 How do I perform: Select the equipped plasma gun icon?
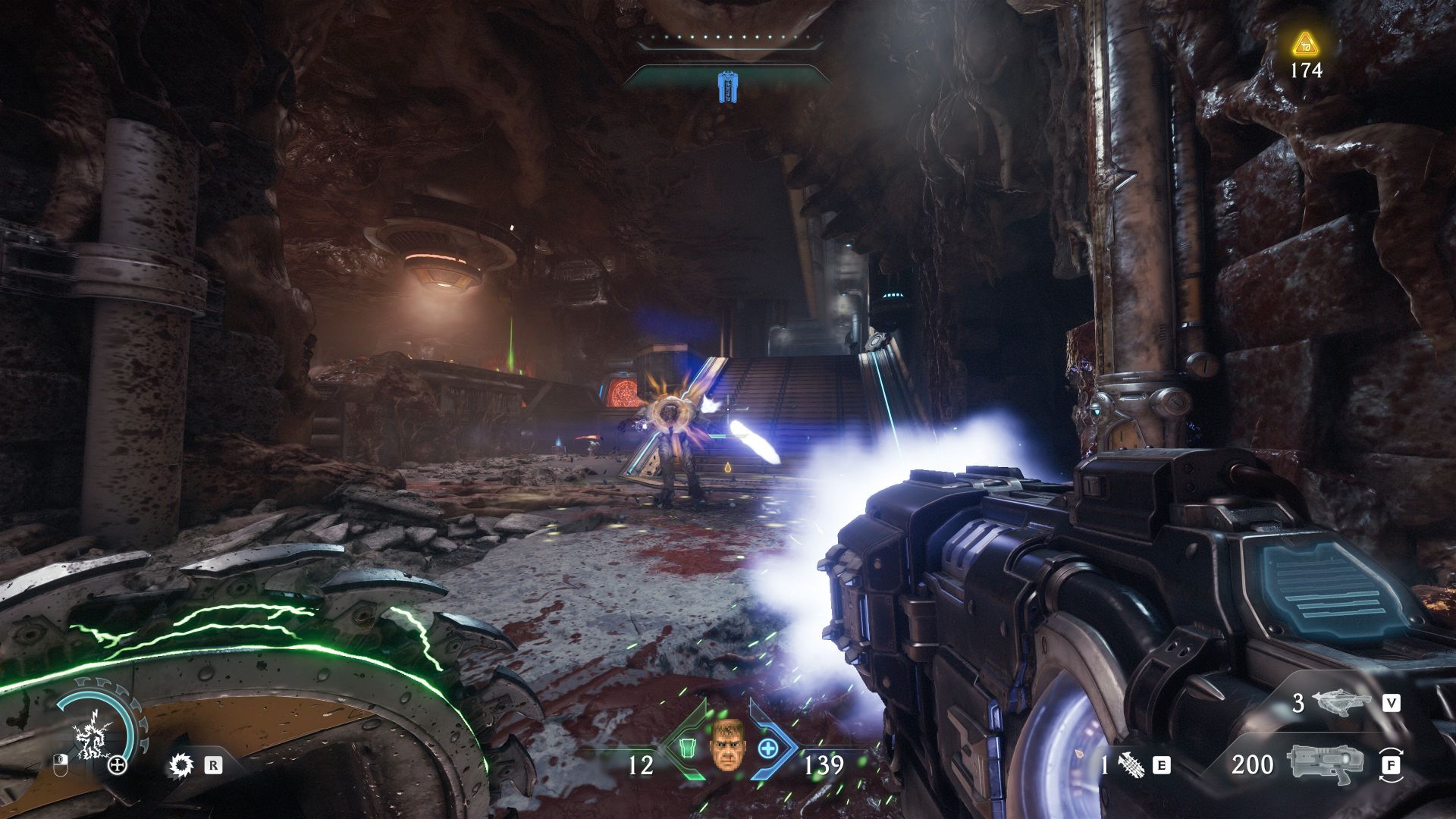tap(1324, 763)
